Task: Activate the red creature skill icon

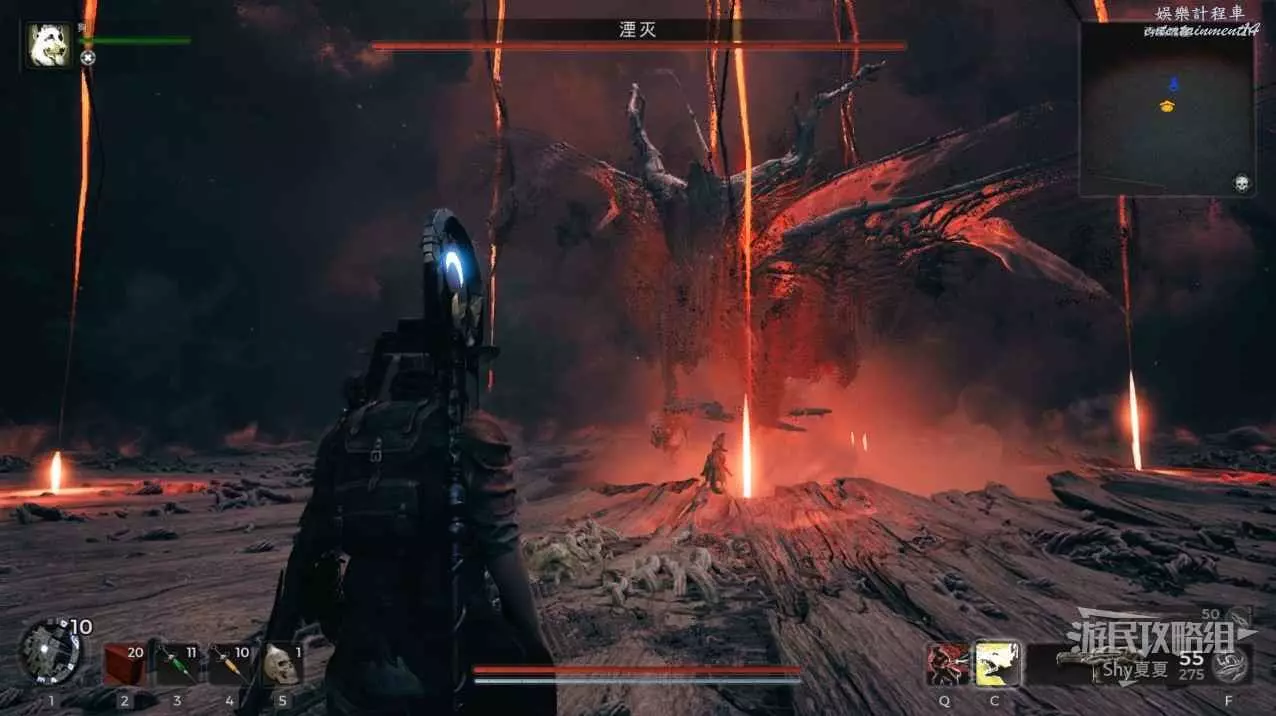Action: (x=945, y=664)
